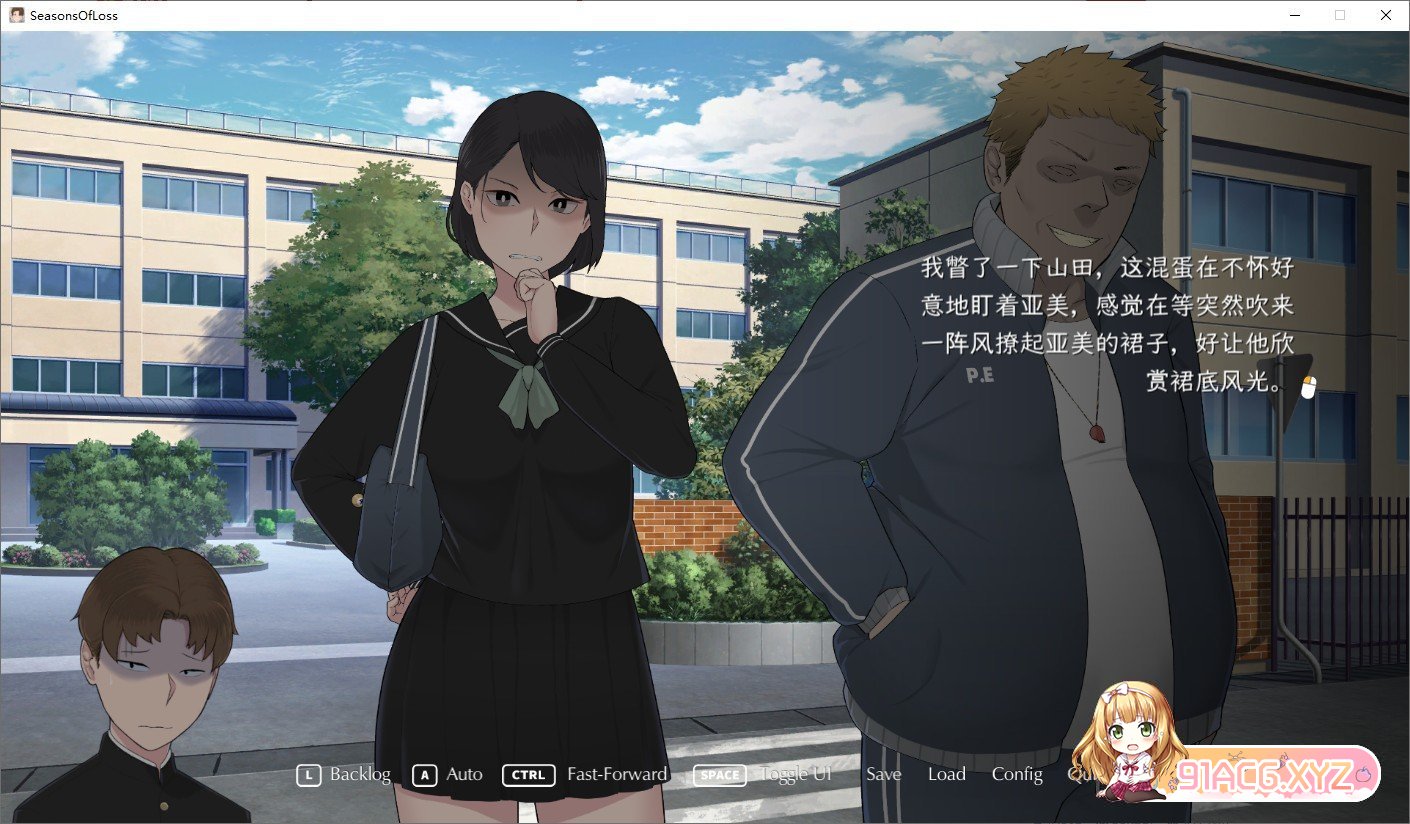Activate Fast-Forward mode

pos(586,775)
